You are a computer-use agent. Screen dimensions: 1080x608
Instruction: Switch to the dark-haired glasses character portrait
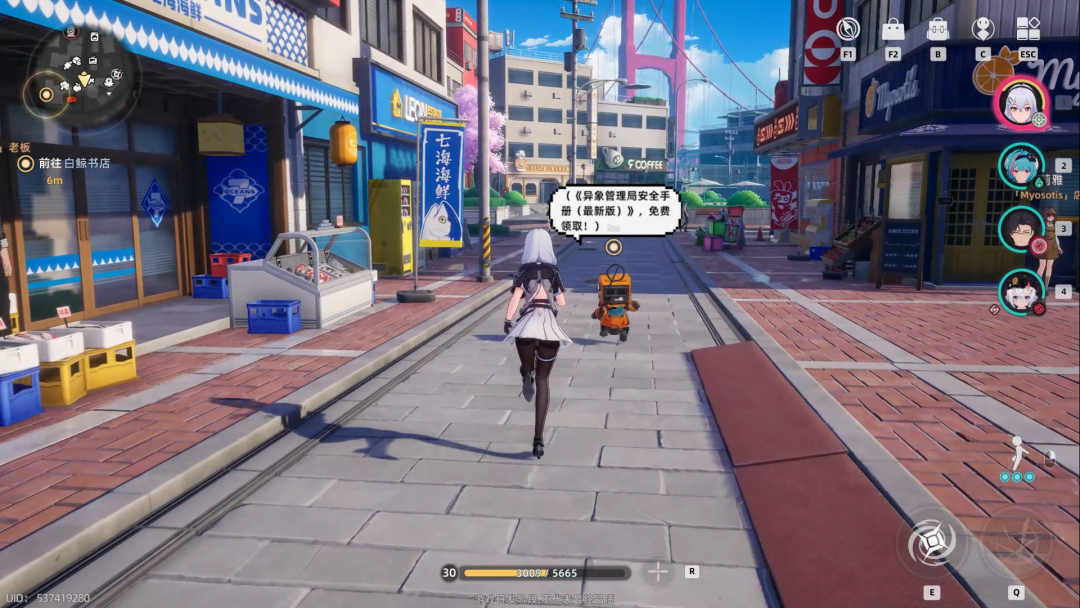[1021, 229]
